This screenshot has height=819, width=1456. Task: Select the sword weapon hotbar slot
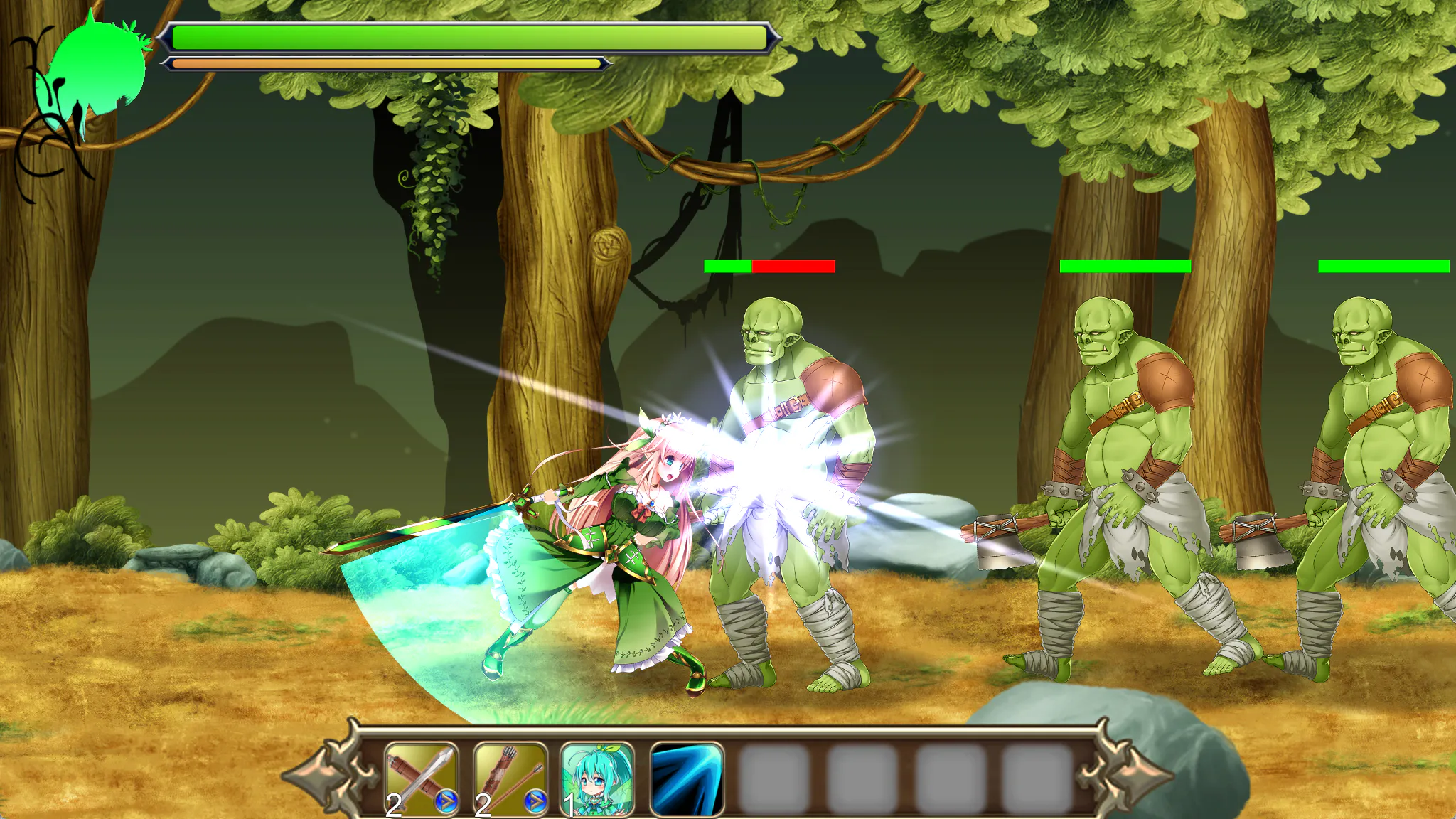(421, 779)
